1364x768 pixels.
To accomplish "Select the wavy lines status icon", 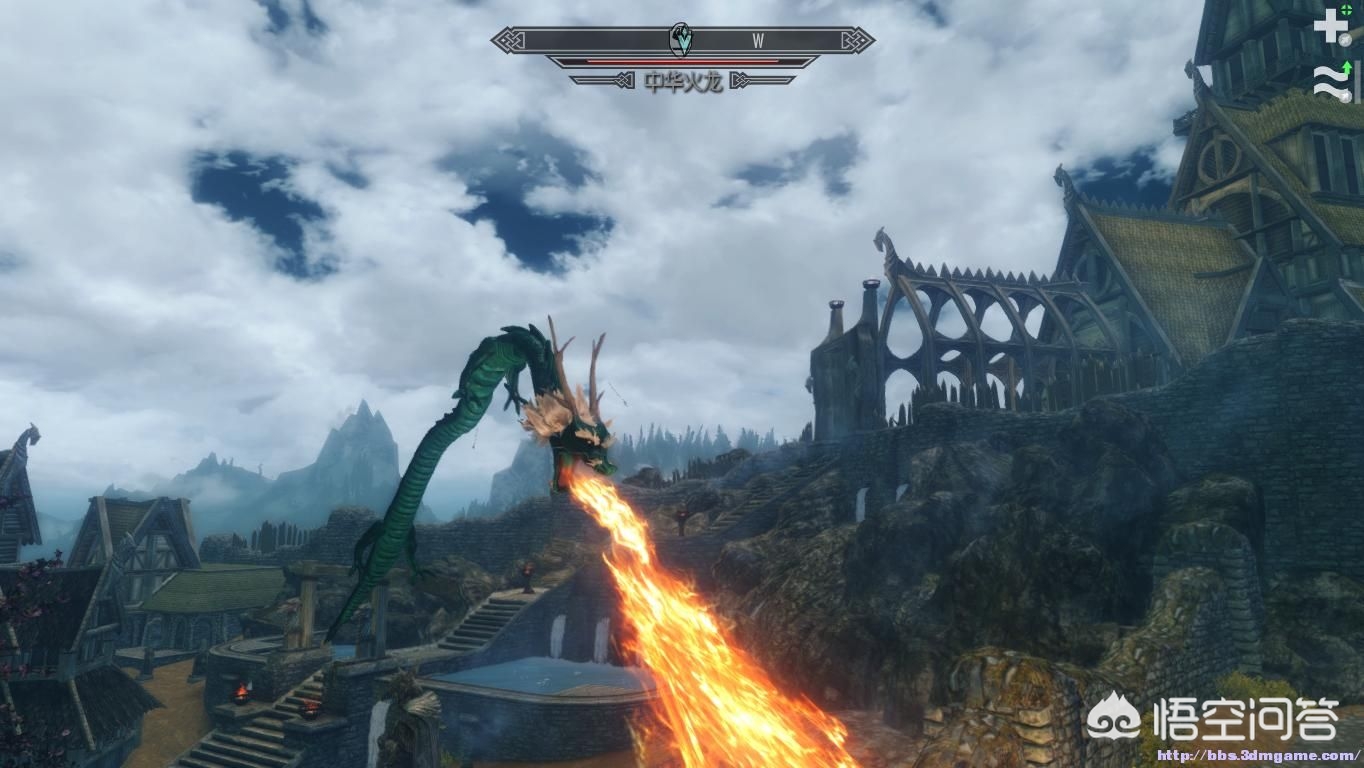I will (x=1331, y=81).
